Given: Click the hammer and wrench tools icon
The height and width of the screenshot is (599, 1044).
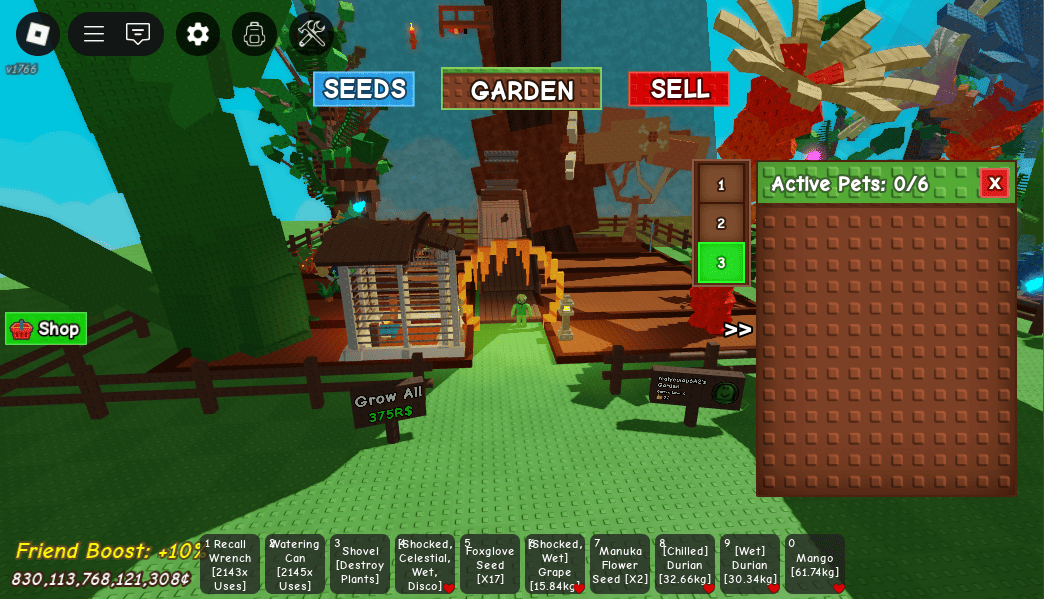Looking at the screenshot, I should tap(311, 34).
